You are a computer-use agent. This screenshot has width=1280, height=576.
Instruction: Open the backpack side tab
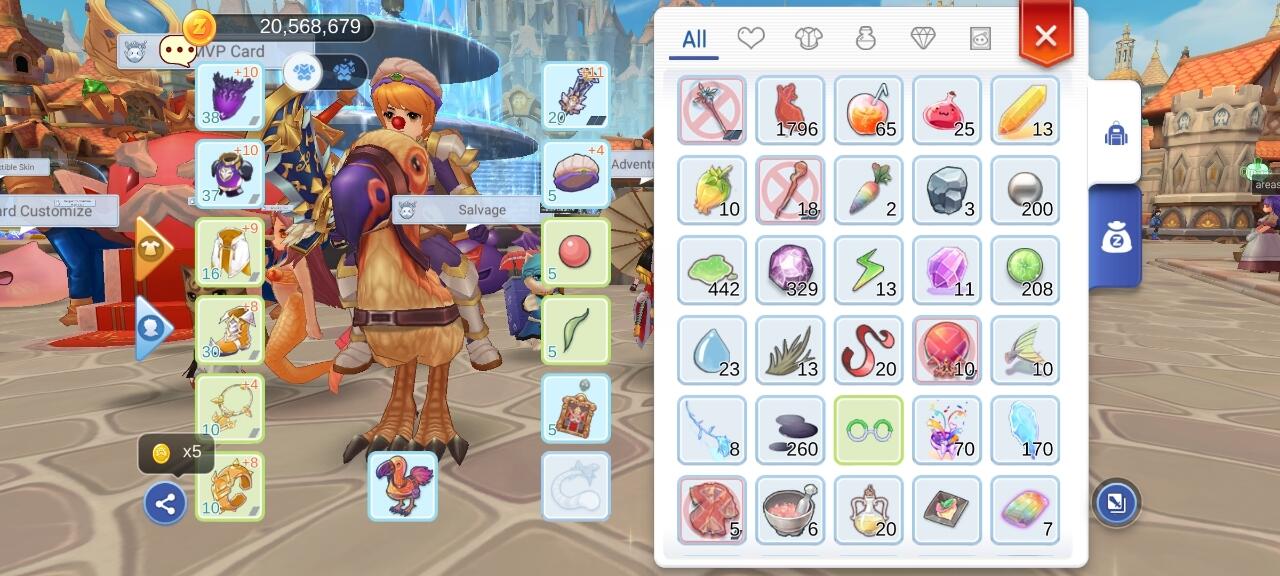point(1115,133)
